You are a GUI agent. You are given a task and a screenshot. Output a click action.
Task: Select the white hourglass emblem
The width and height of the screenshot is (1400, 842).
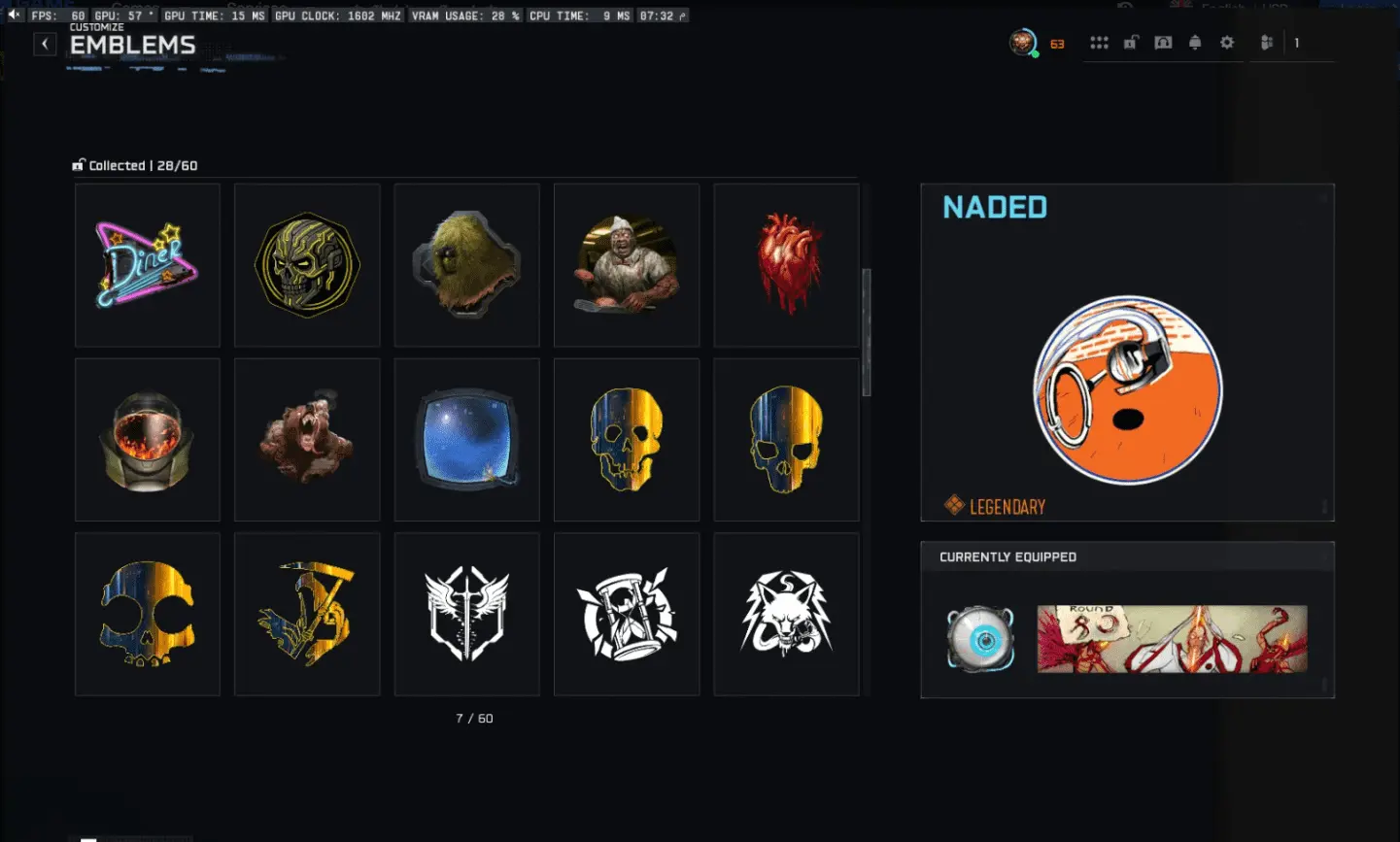point(626,613)
